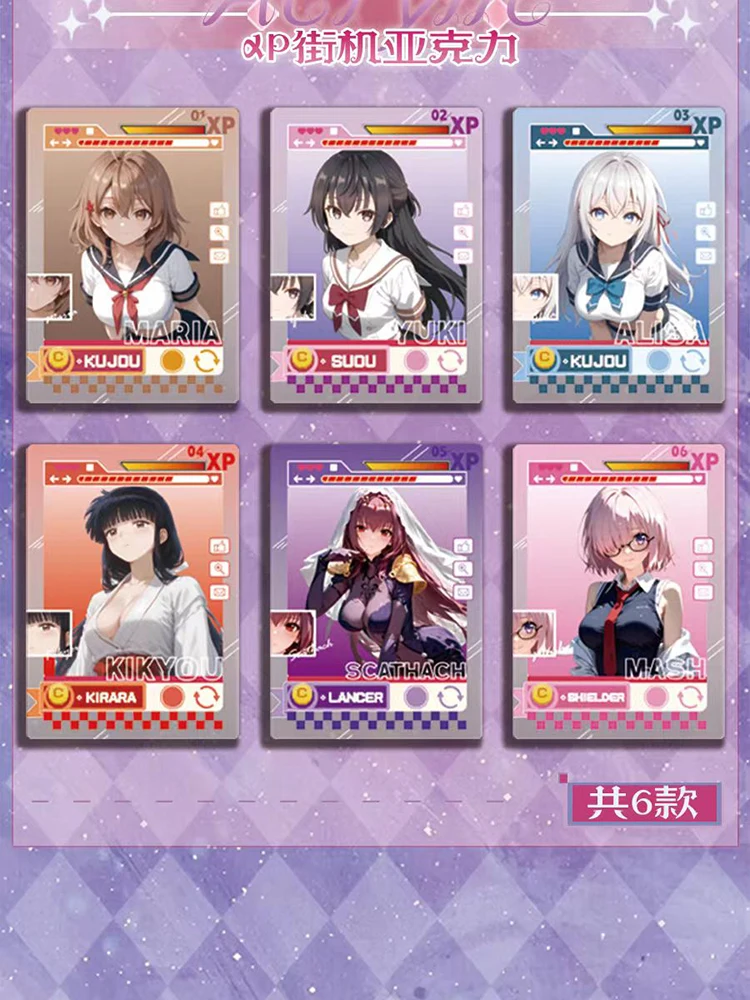Pick the Alisa Kujou card
This screenshot has width=750, height=1000.
(x=619, y=255)
